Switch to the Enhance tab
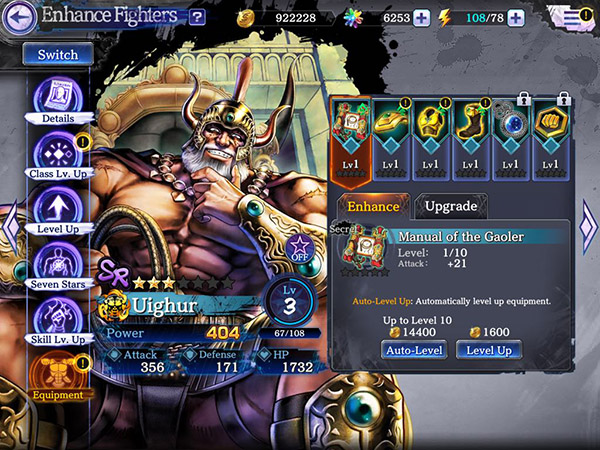This screenshot has width=600, height=450. point(373,206)
